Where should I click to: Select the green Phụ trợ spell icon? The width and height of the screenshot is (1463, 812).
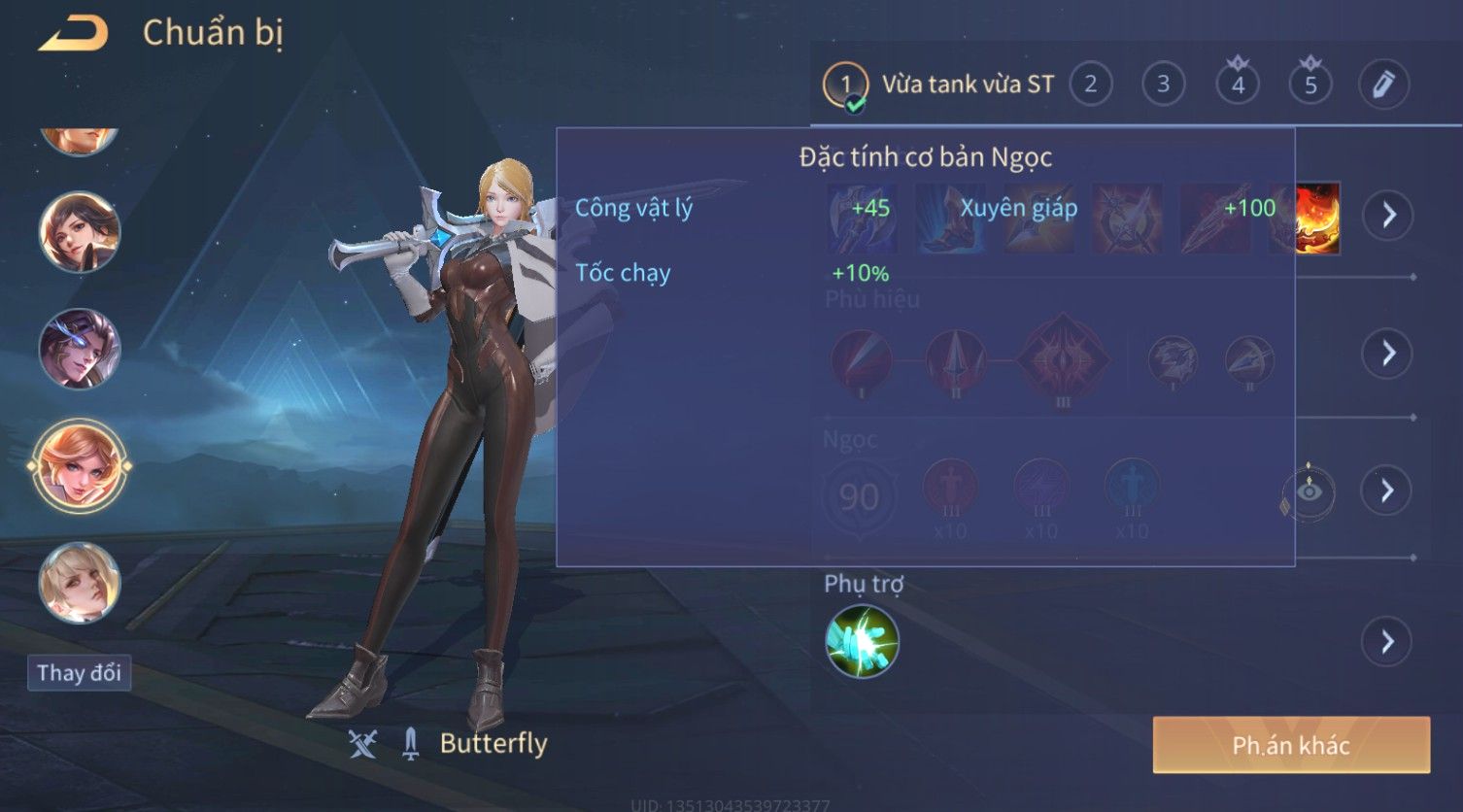[x=862, y=641]
